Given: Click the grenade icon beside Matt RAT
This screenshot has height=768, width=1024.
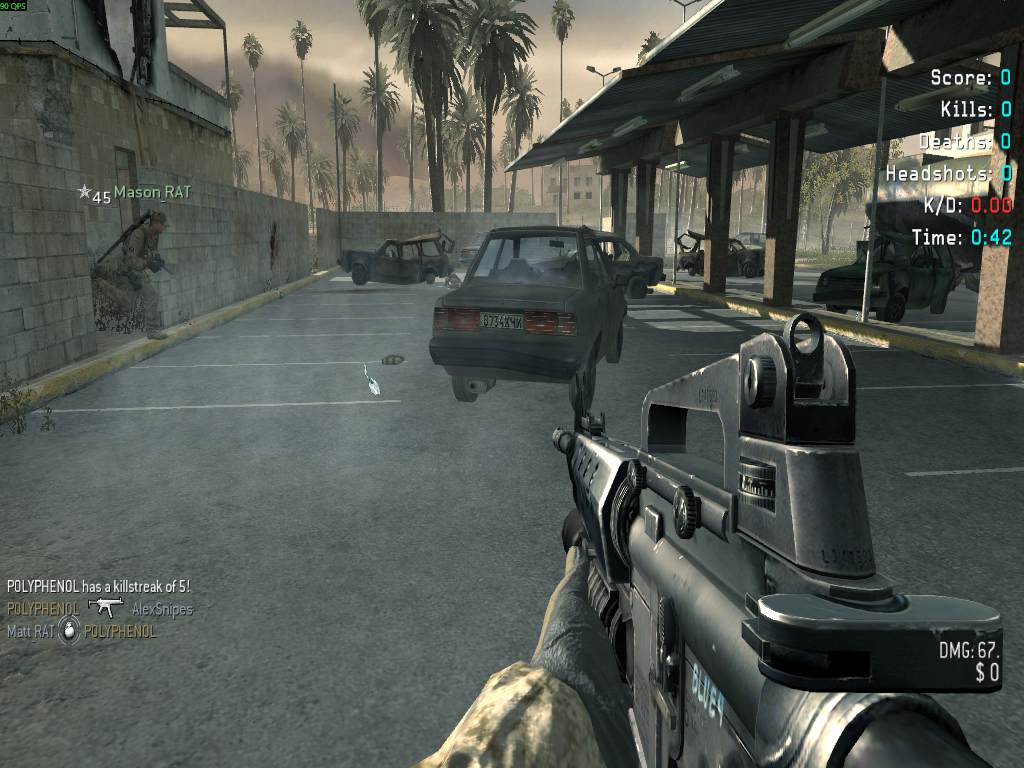Looking at the screenshot, I should pos(69,631).
